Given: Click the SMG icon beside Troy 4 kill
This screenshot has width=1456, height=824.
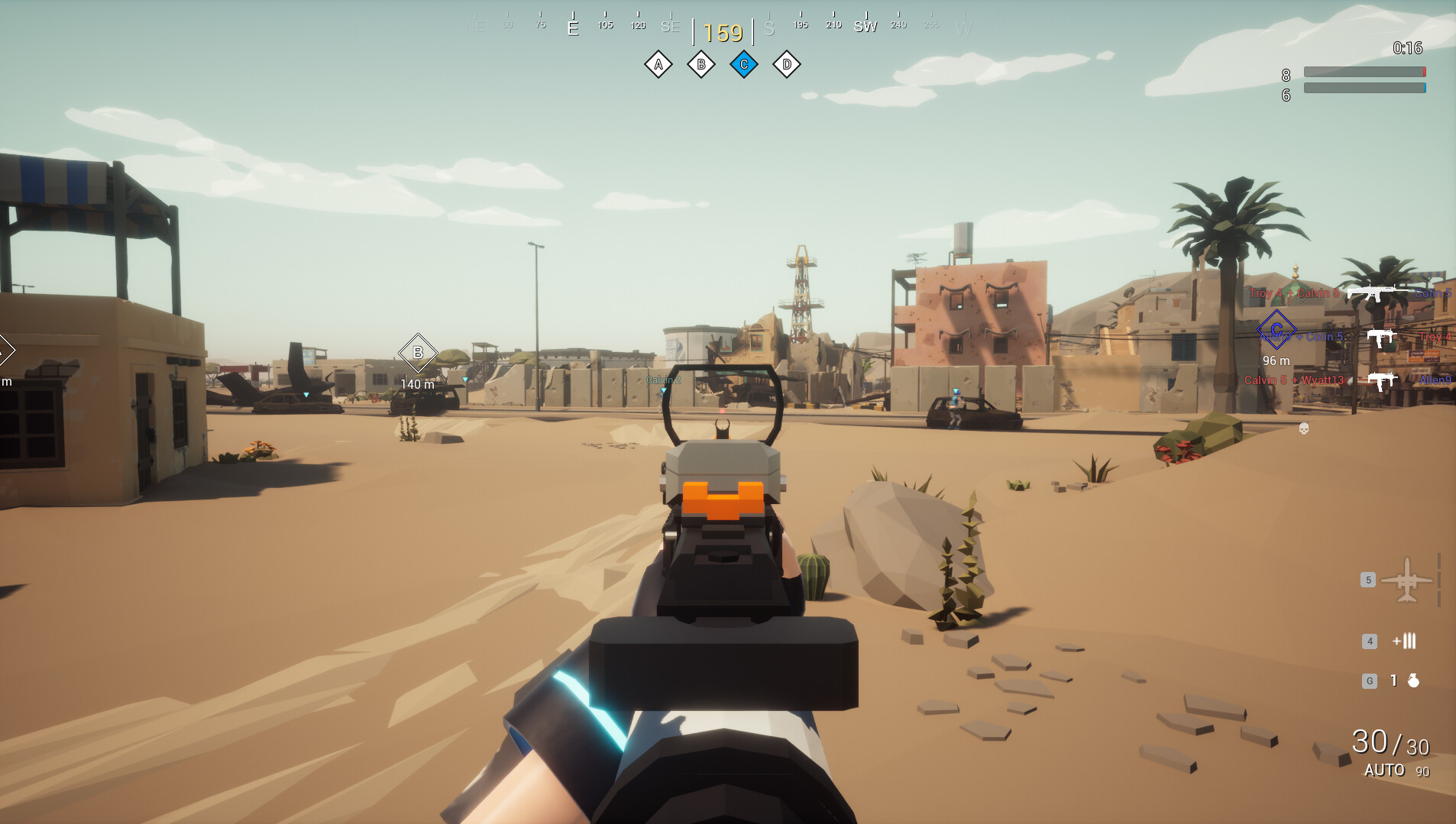Looking at the screenshot, I should pos(1380,336).
